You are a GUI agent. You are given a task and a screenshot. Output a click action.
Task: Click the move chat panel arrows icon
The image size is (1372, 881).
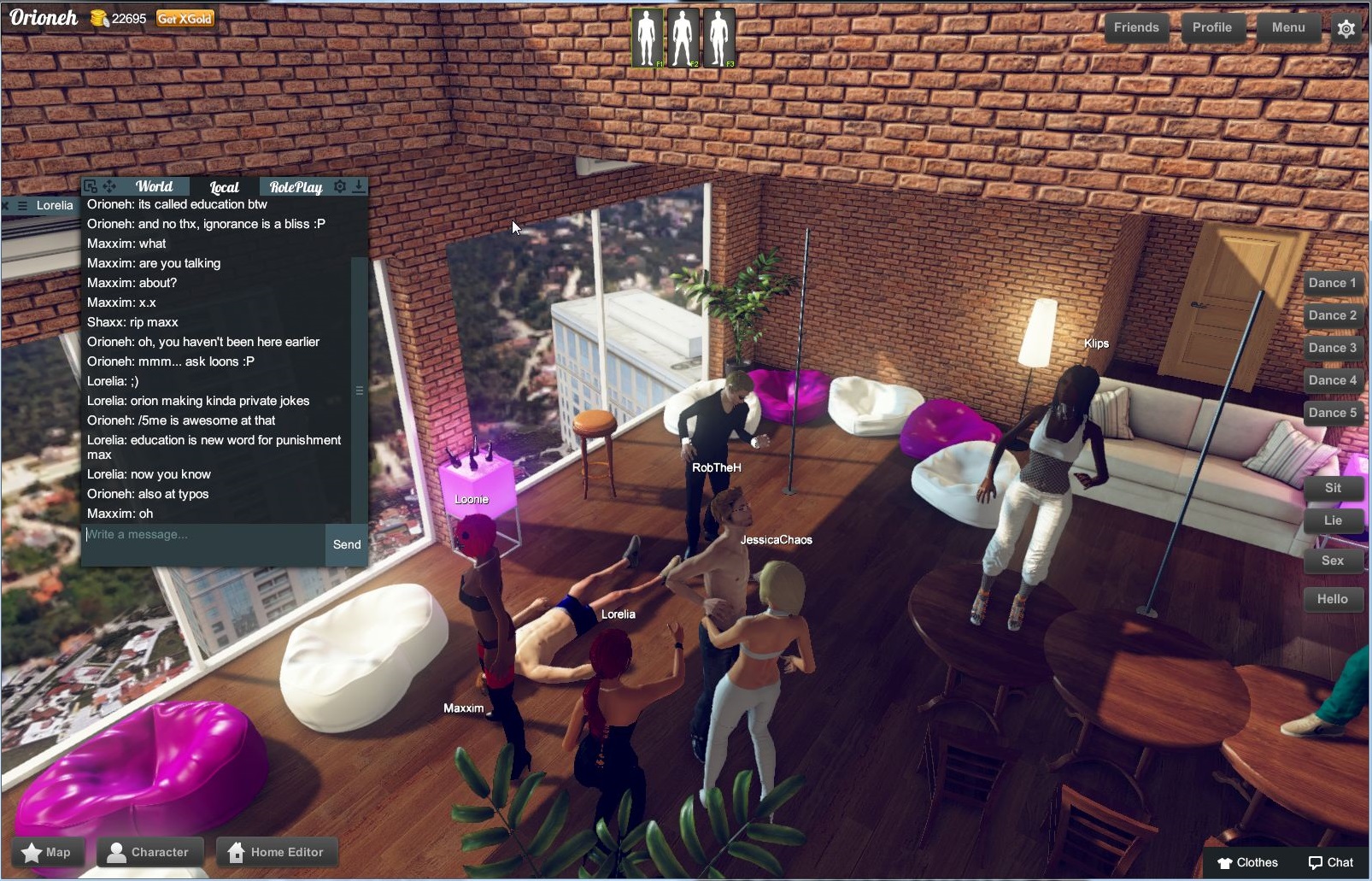click(108, 185)
